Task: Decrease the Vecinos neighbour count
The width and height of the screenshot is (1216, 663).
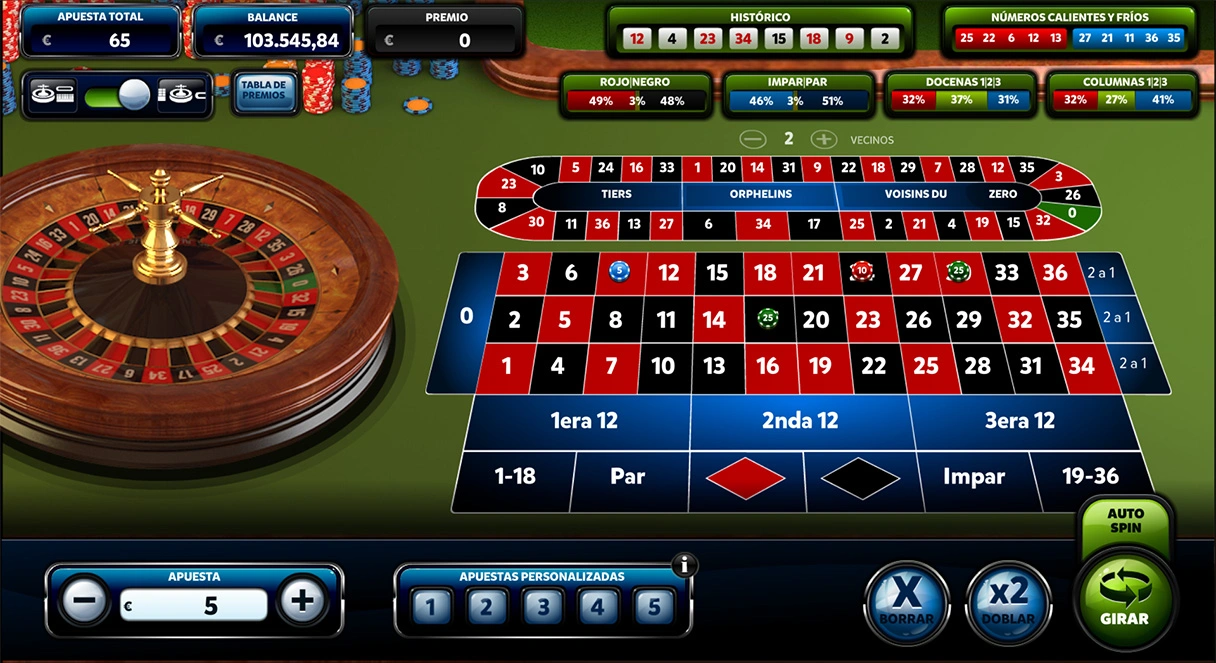Action: (x=753, y=139)
